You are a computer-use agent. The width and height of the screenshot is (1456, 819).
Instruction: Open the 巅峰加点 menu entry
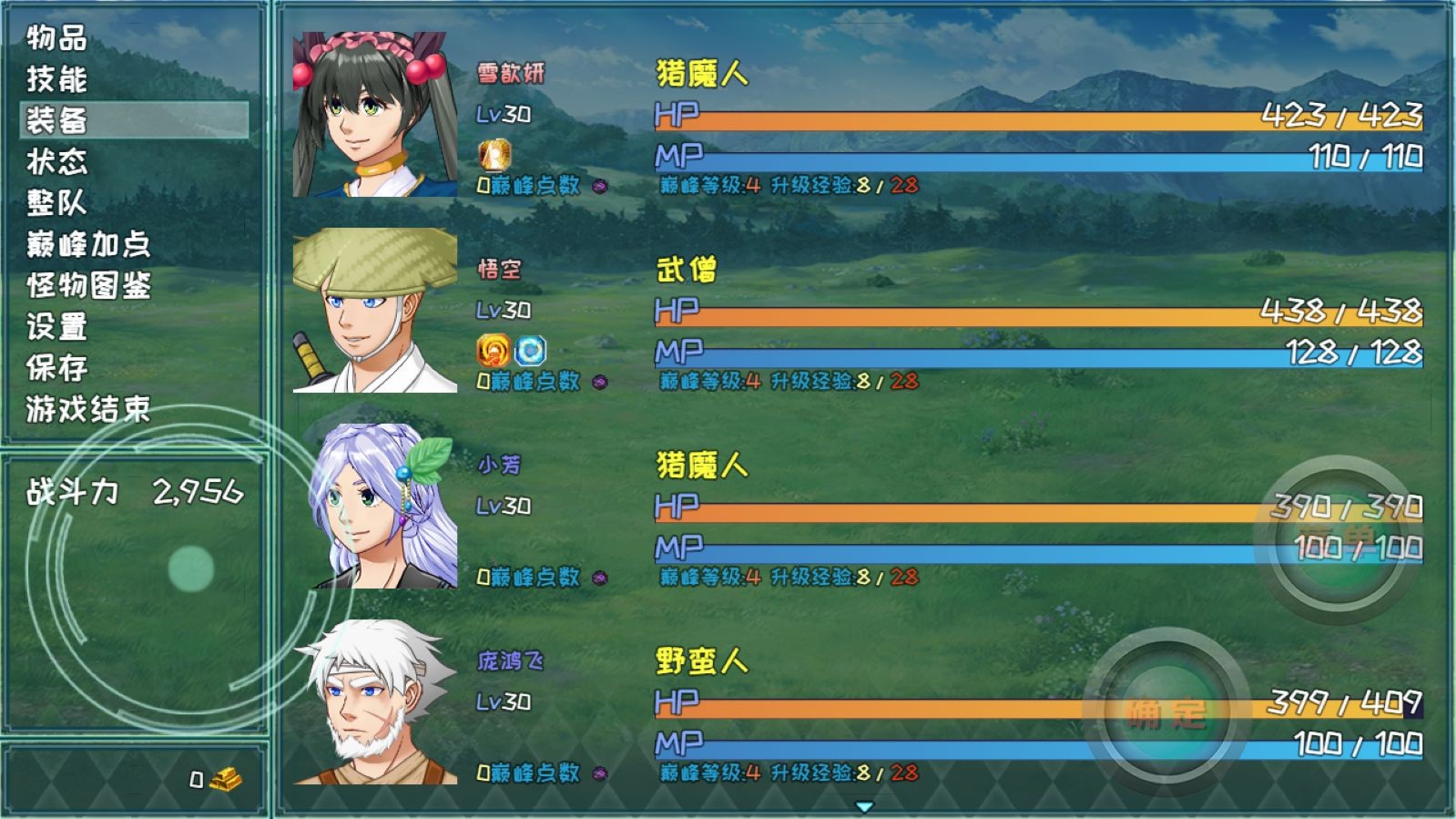[x=88, y=244]
